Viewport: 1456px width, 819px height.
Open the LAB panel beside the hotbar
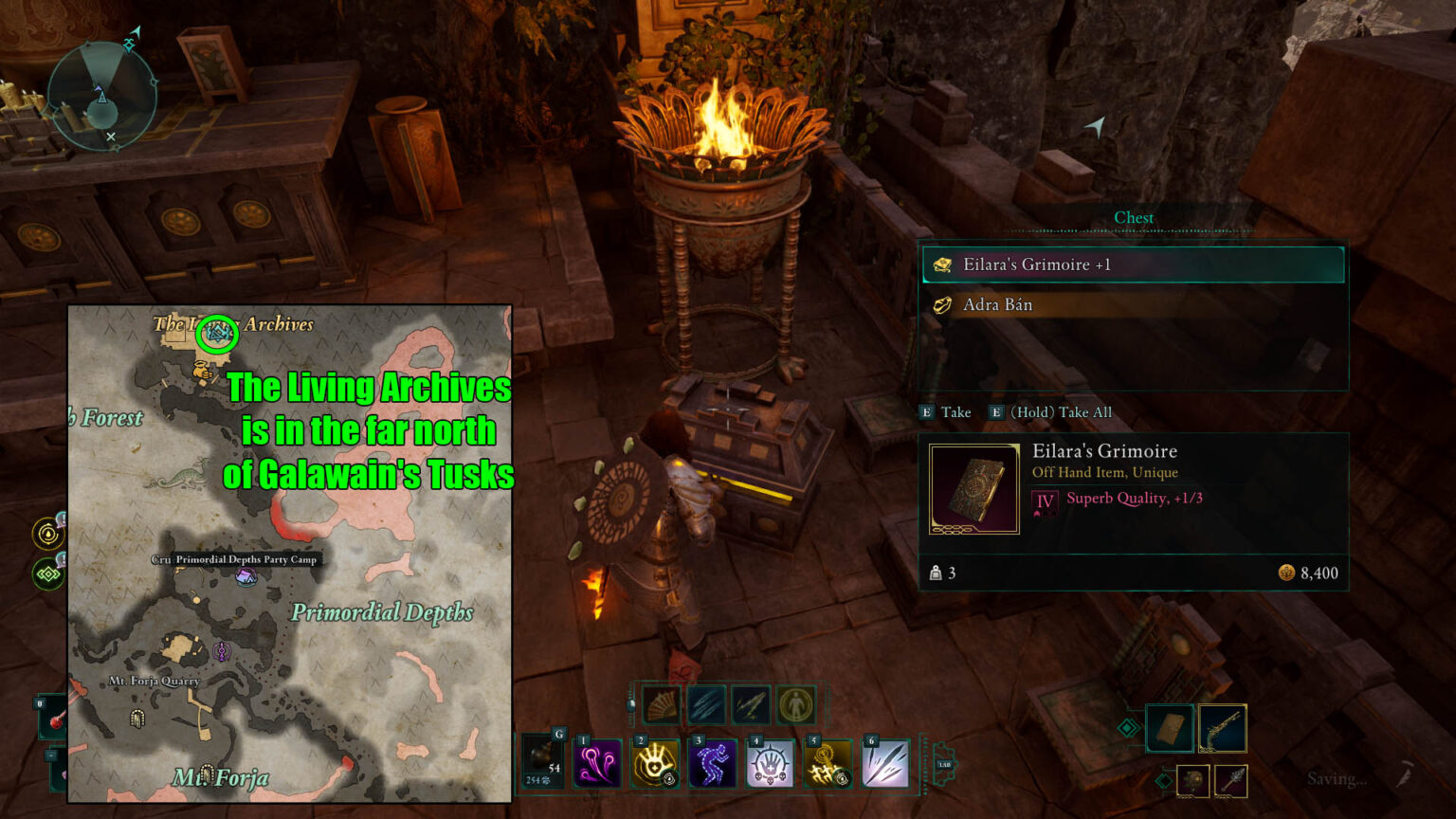944,766
